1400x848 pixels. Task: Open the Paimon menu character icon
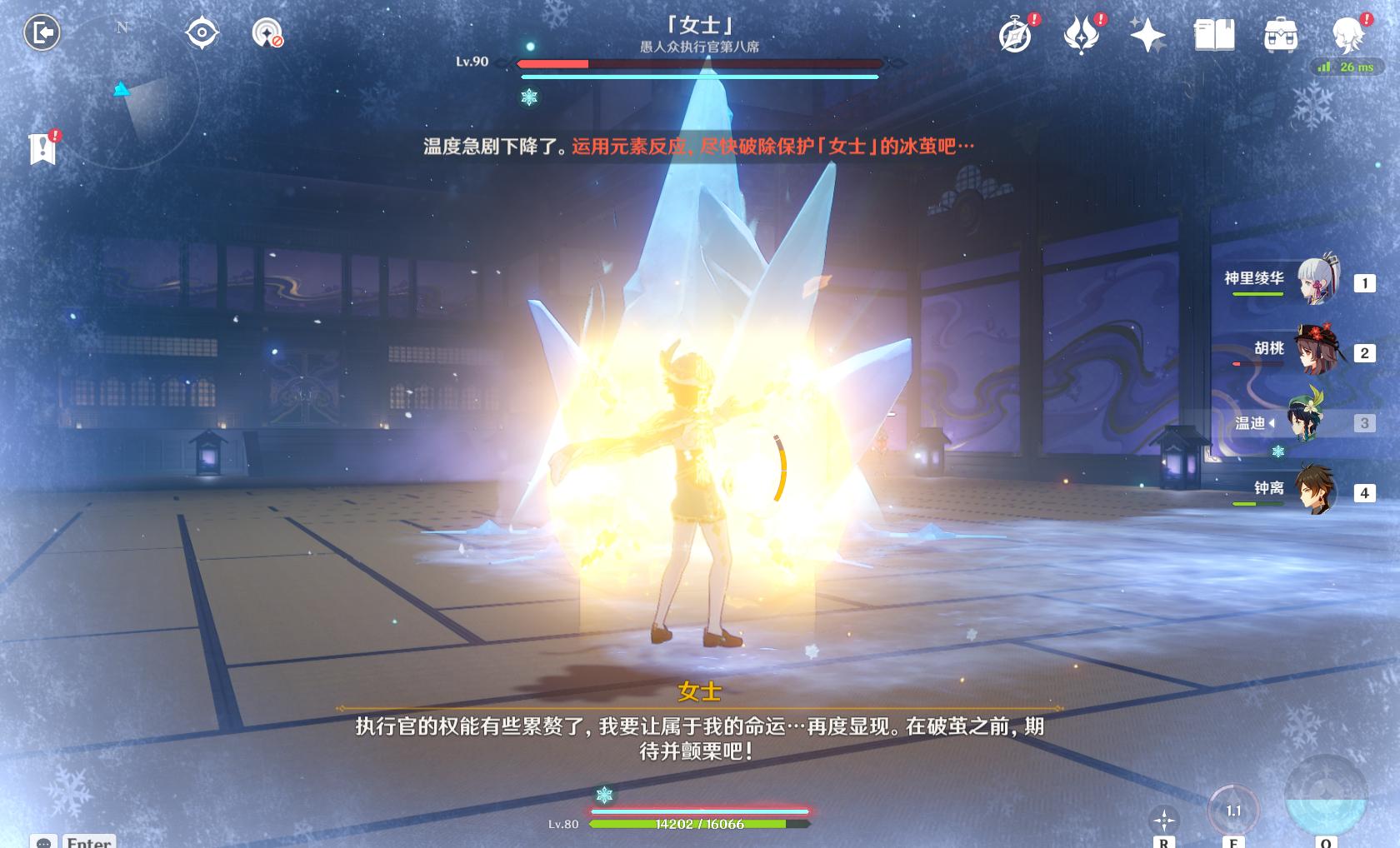(1346, 36)
